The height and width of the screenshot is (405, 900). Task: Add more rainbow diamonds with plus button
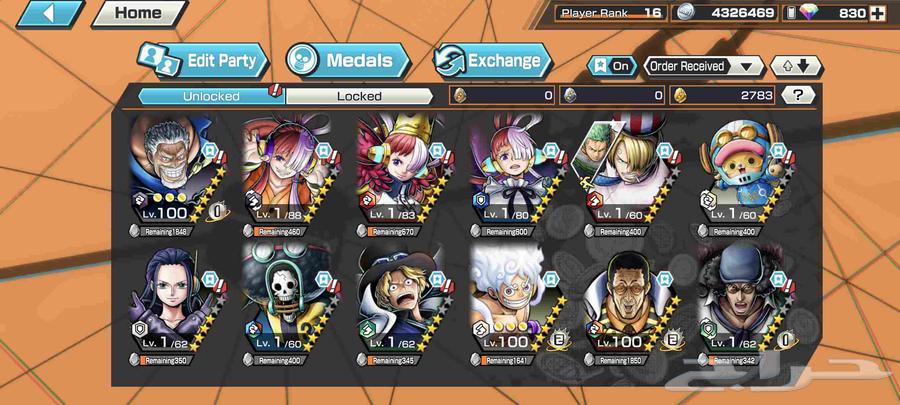pos(877,14)
